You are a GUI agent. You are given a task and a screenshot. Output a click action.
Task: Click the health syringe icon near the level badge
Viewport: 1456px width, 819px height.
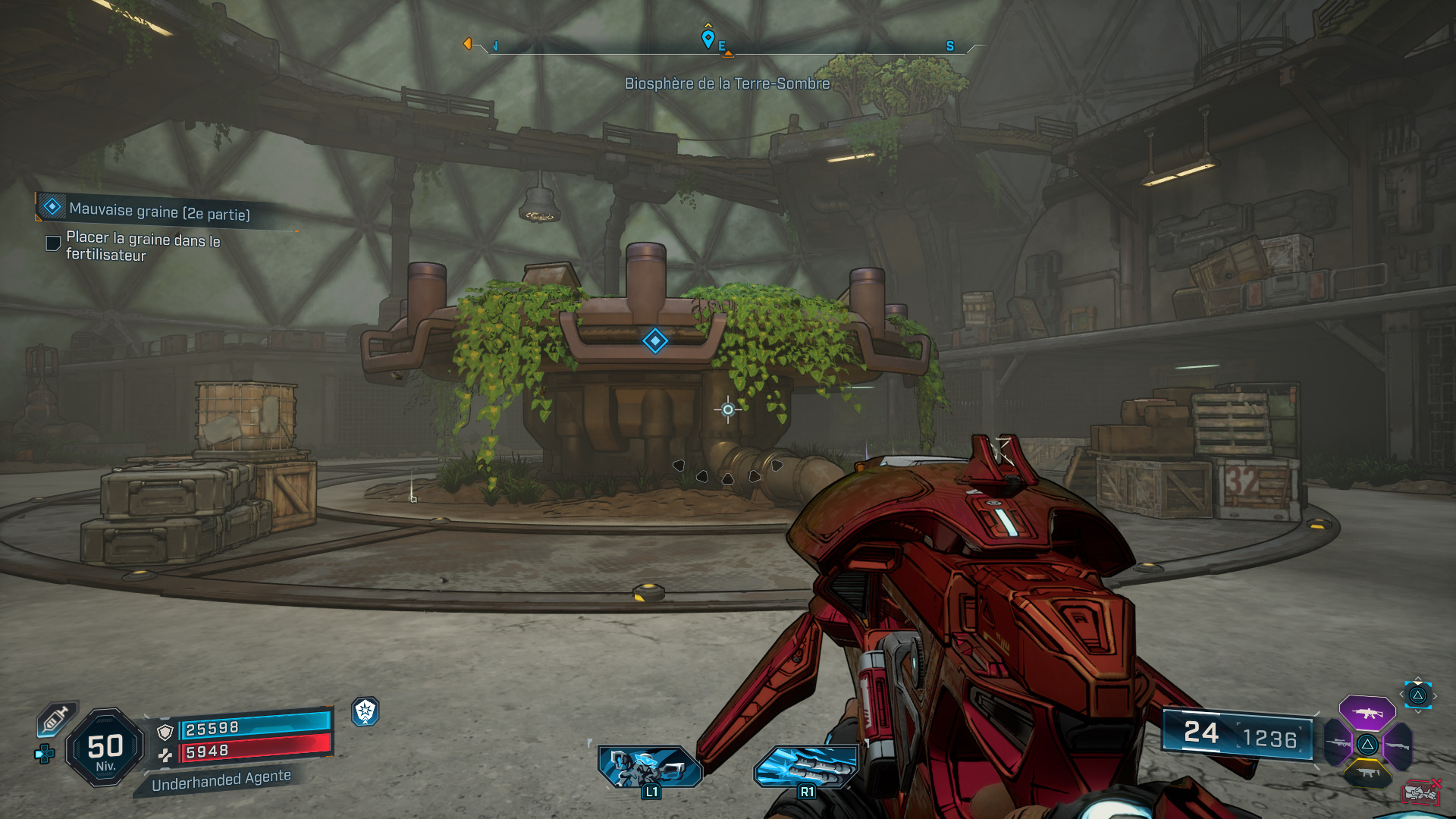55,720
